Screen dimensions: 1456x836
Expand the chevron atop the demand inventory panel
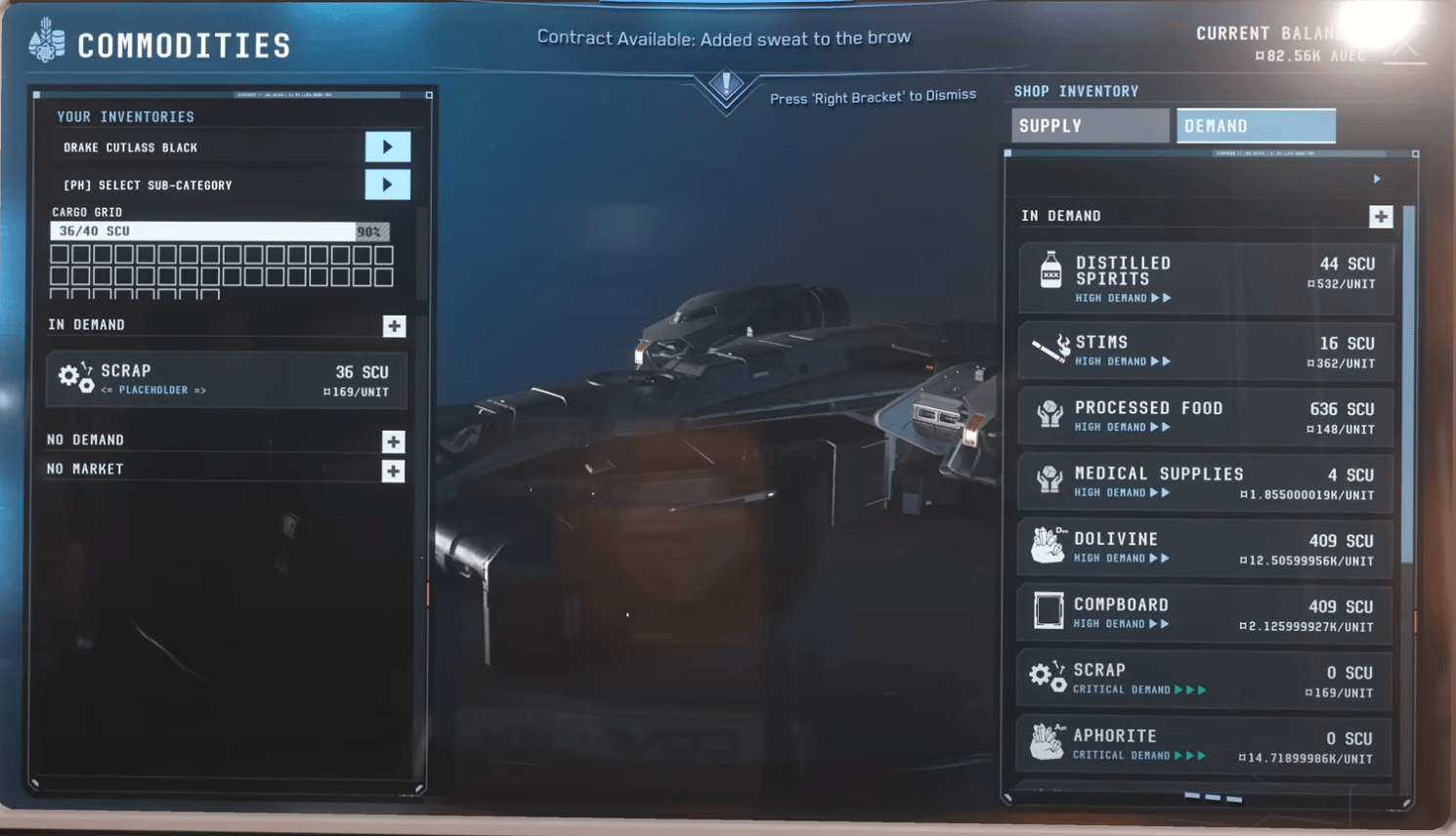click(1378, 179)
